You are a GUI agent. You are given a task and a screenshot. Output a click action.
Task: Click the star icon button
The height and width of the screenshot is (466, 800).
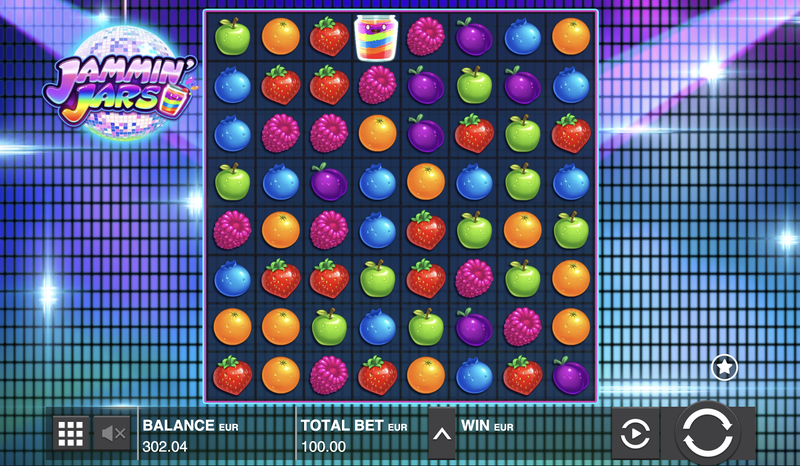[724, 367]
